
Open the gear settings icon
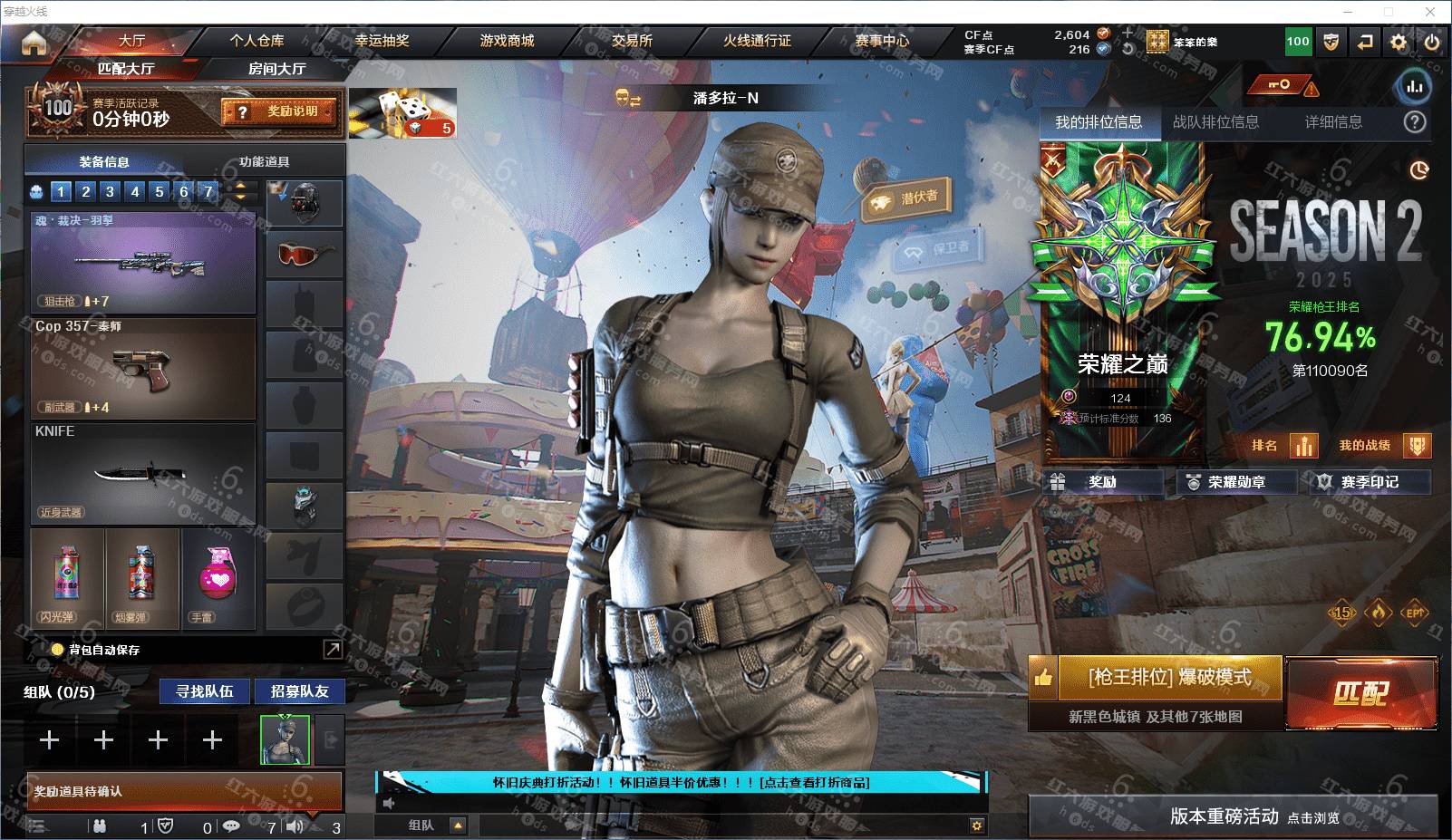(x=1399, y=42)
